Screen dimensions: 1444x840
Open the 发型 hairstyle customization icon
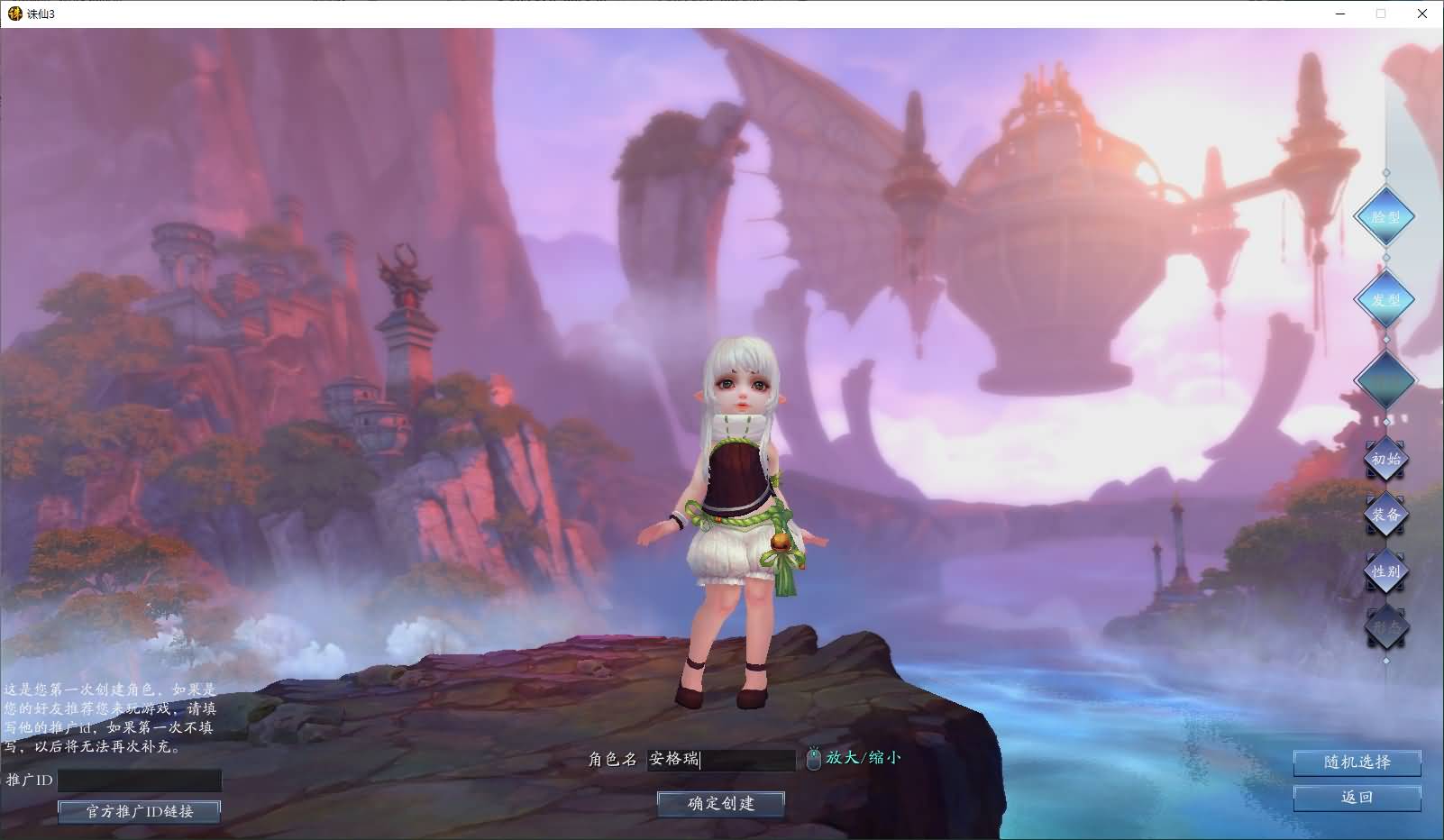pos(1385,300)
